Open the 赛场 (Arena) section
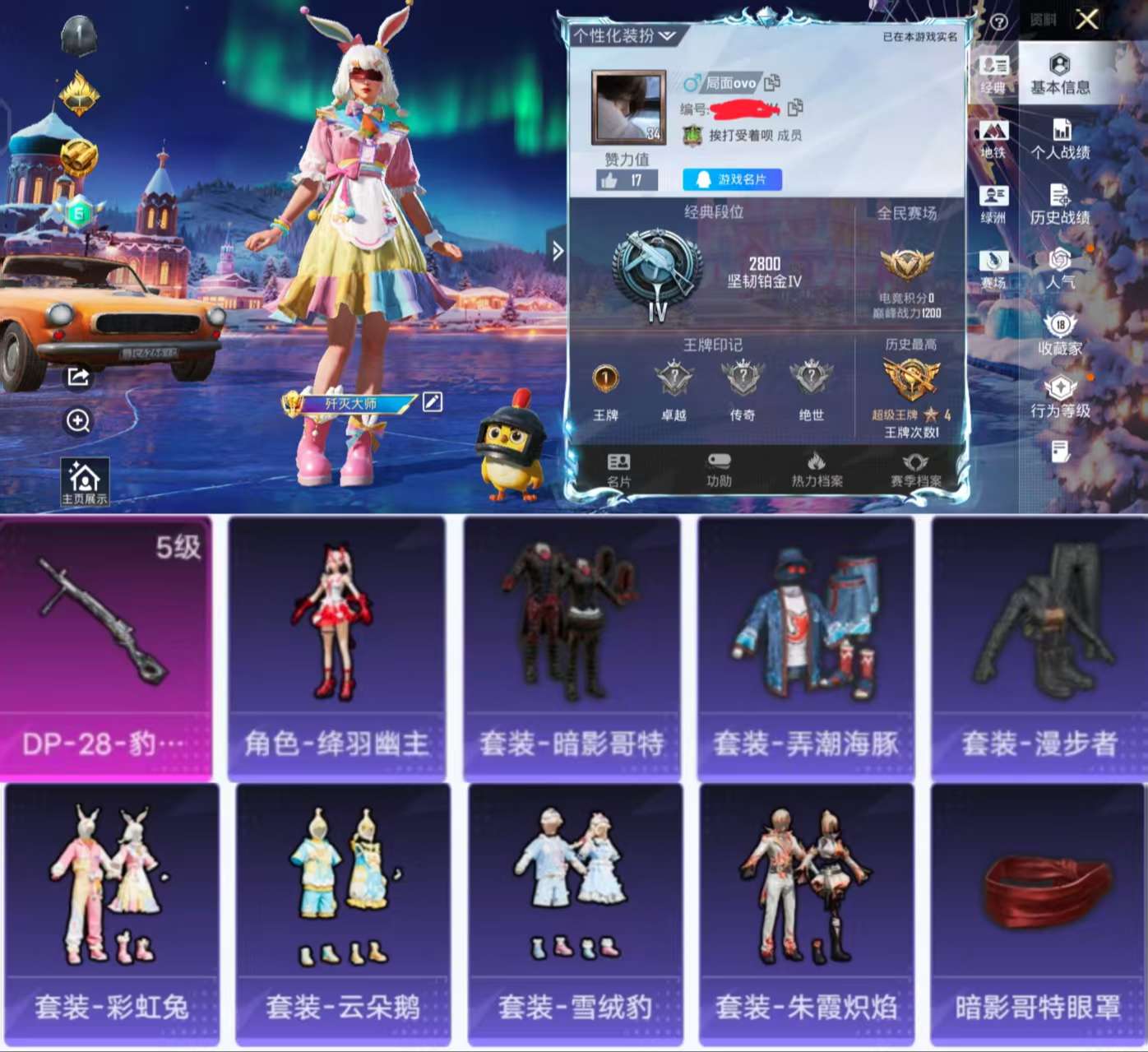 point(994,262)
